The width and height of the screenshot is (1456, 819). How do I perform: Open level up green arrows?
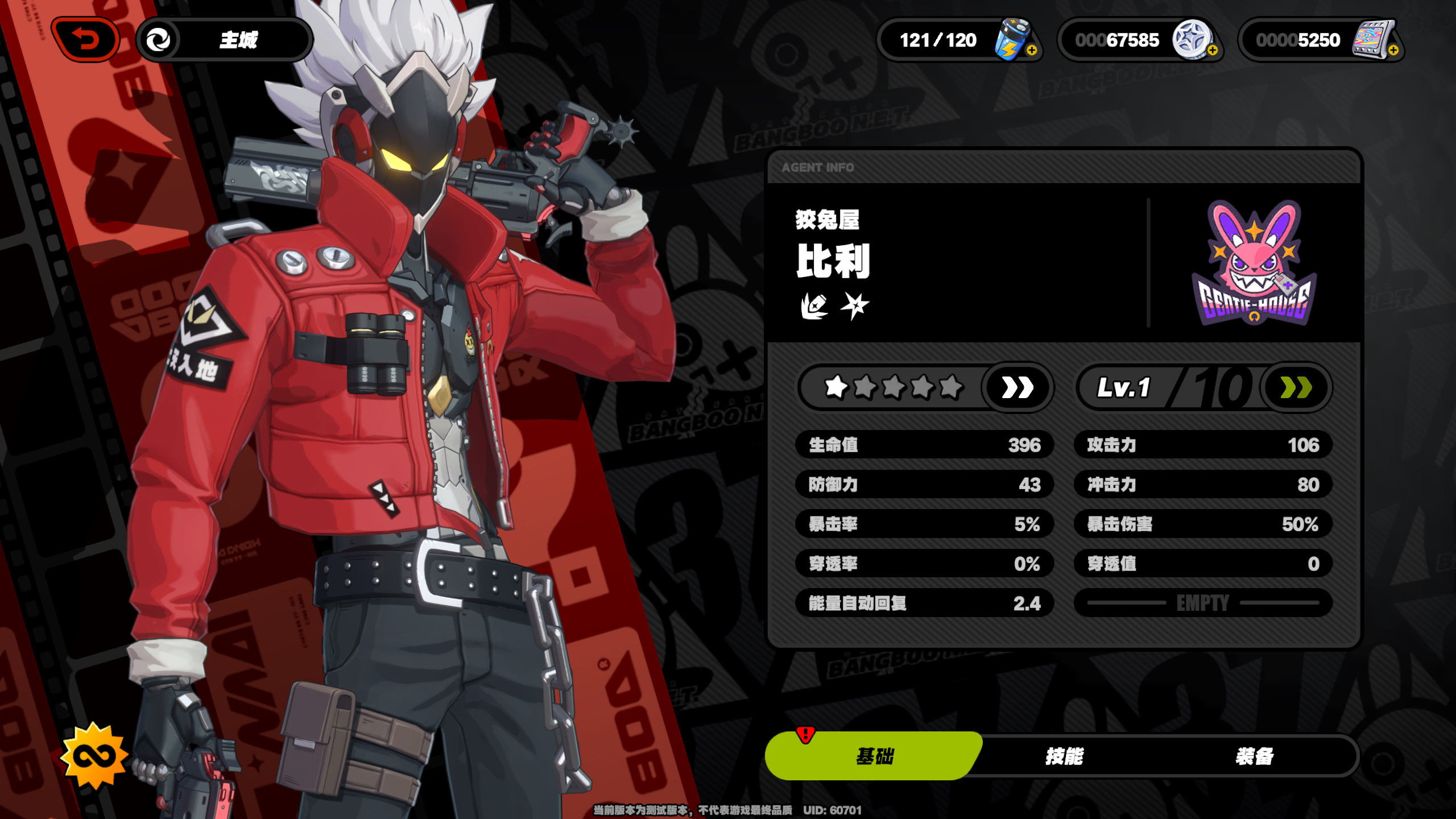point(1296,388)
